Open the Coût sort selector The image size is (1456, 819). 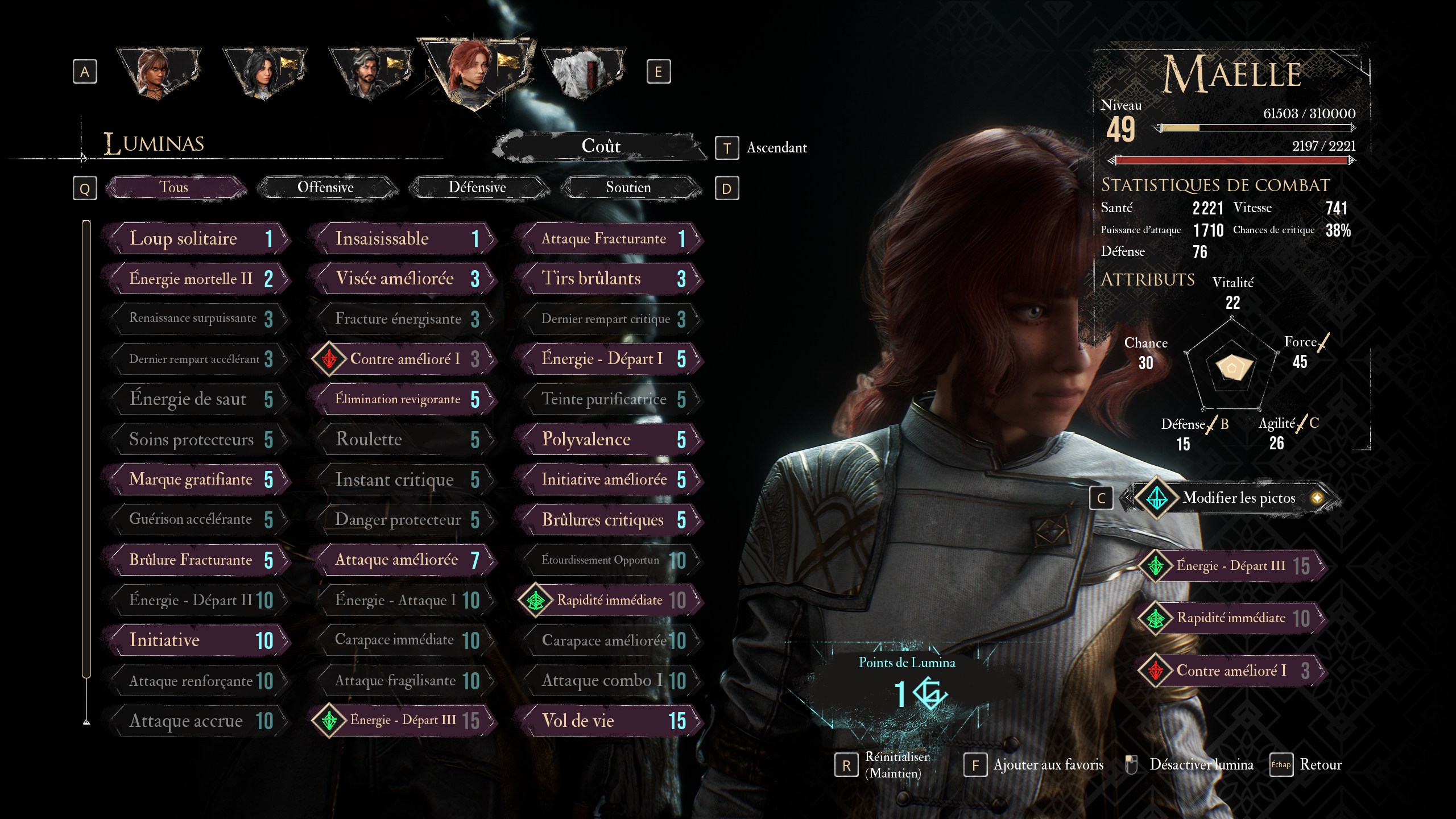[601, 147]
